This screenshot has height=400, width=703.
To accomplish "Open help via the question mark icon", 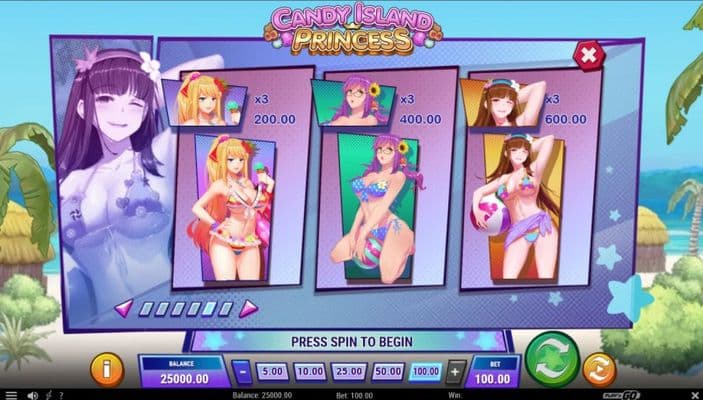I will 61,395.
